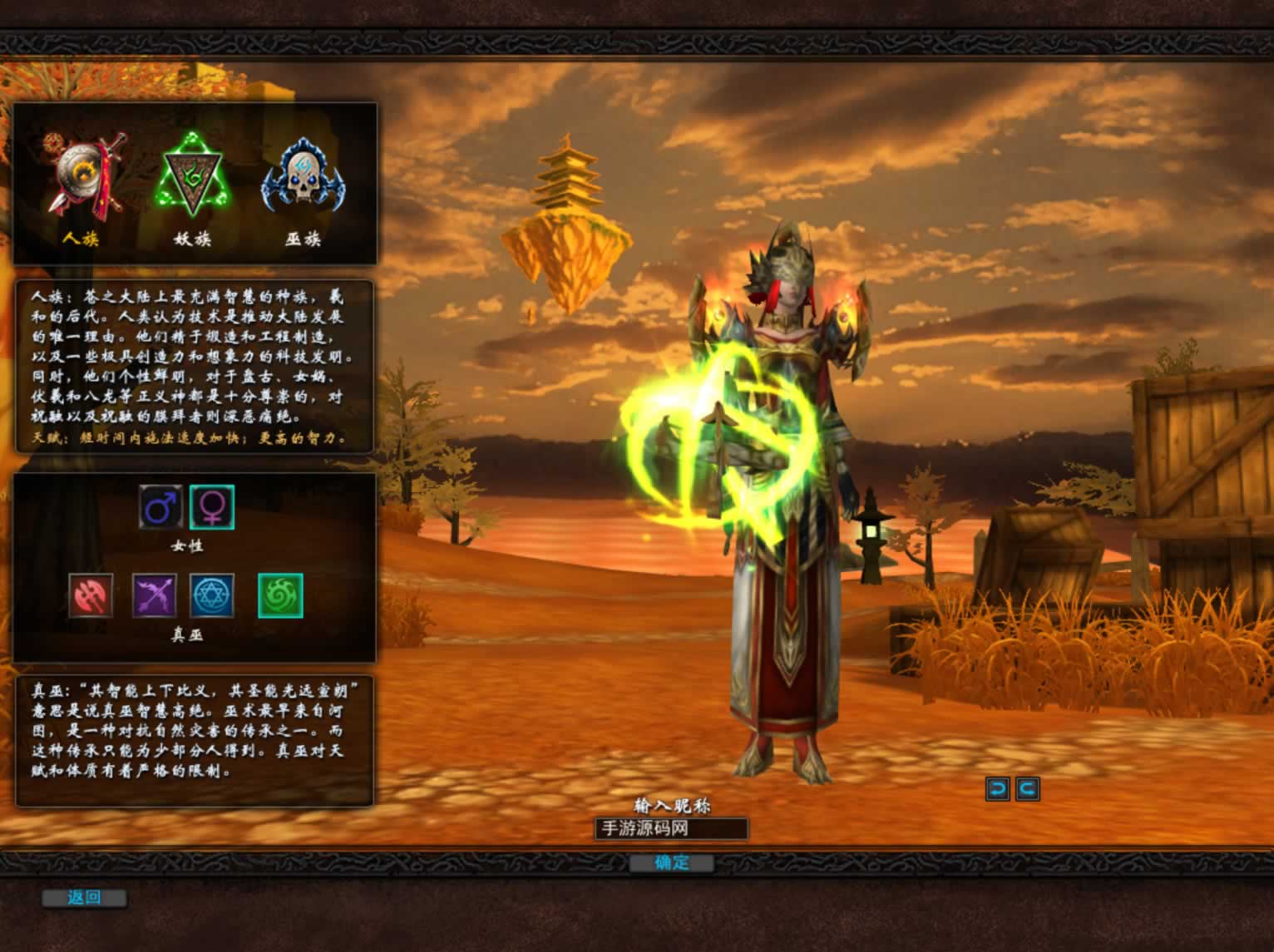Select the purple bow archer class
Viewport: 1274px width, 952px height.
pyautogui.click(x=155, y=595)
